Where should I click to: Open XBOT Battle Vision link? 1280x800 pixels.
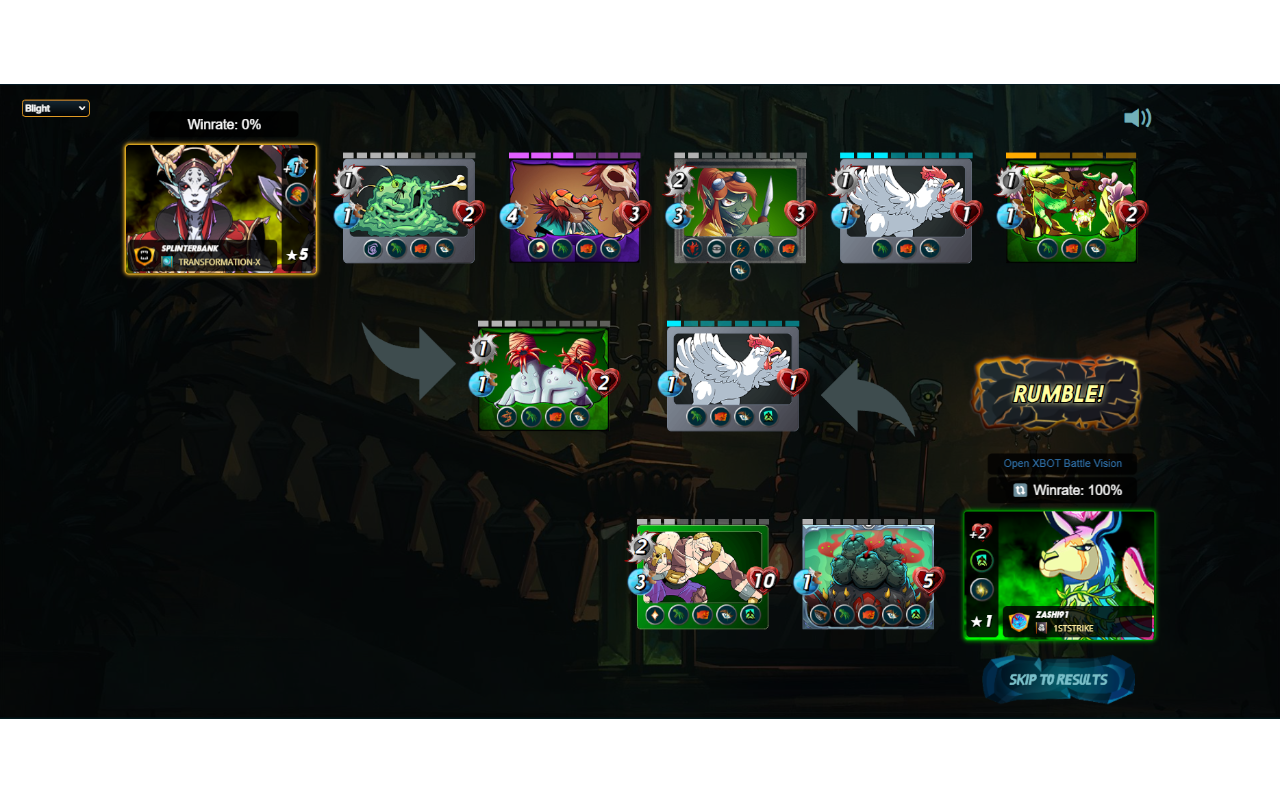tap(1062, 464)
